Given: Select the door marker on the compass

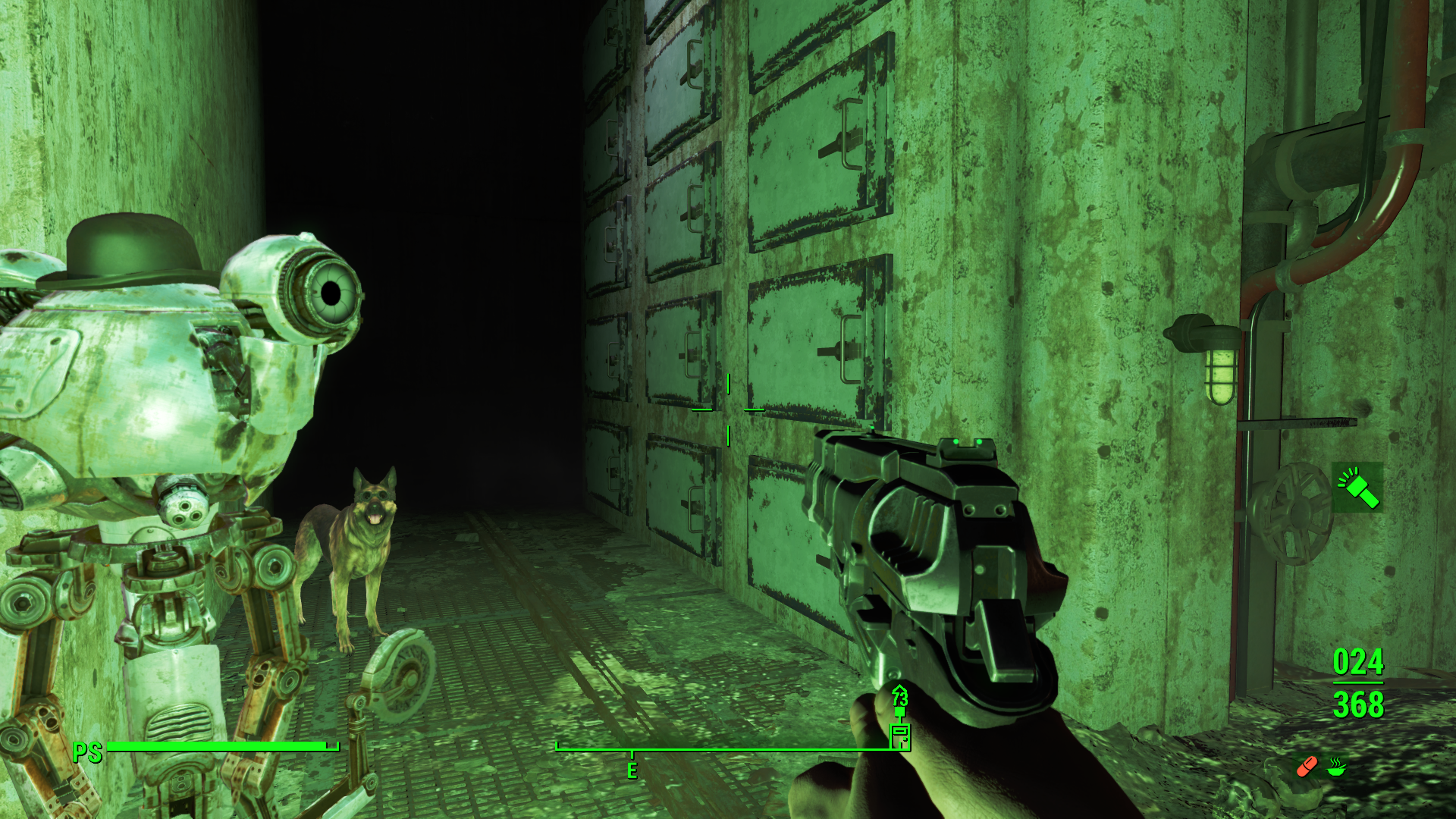Looking at the screenshot, I should 899,735.
